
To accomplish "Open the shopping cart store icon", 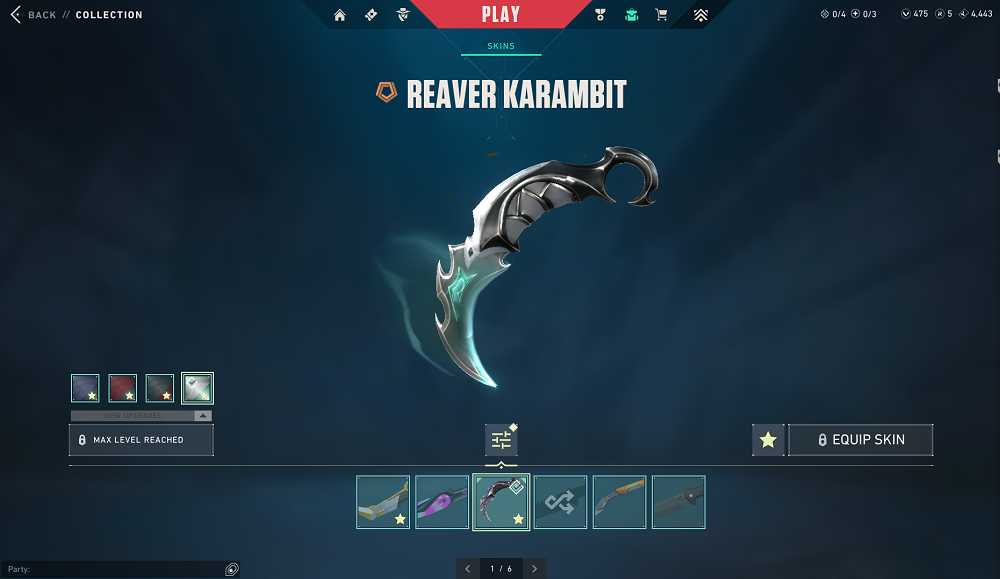I will click(x=661, y=15).
